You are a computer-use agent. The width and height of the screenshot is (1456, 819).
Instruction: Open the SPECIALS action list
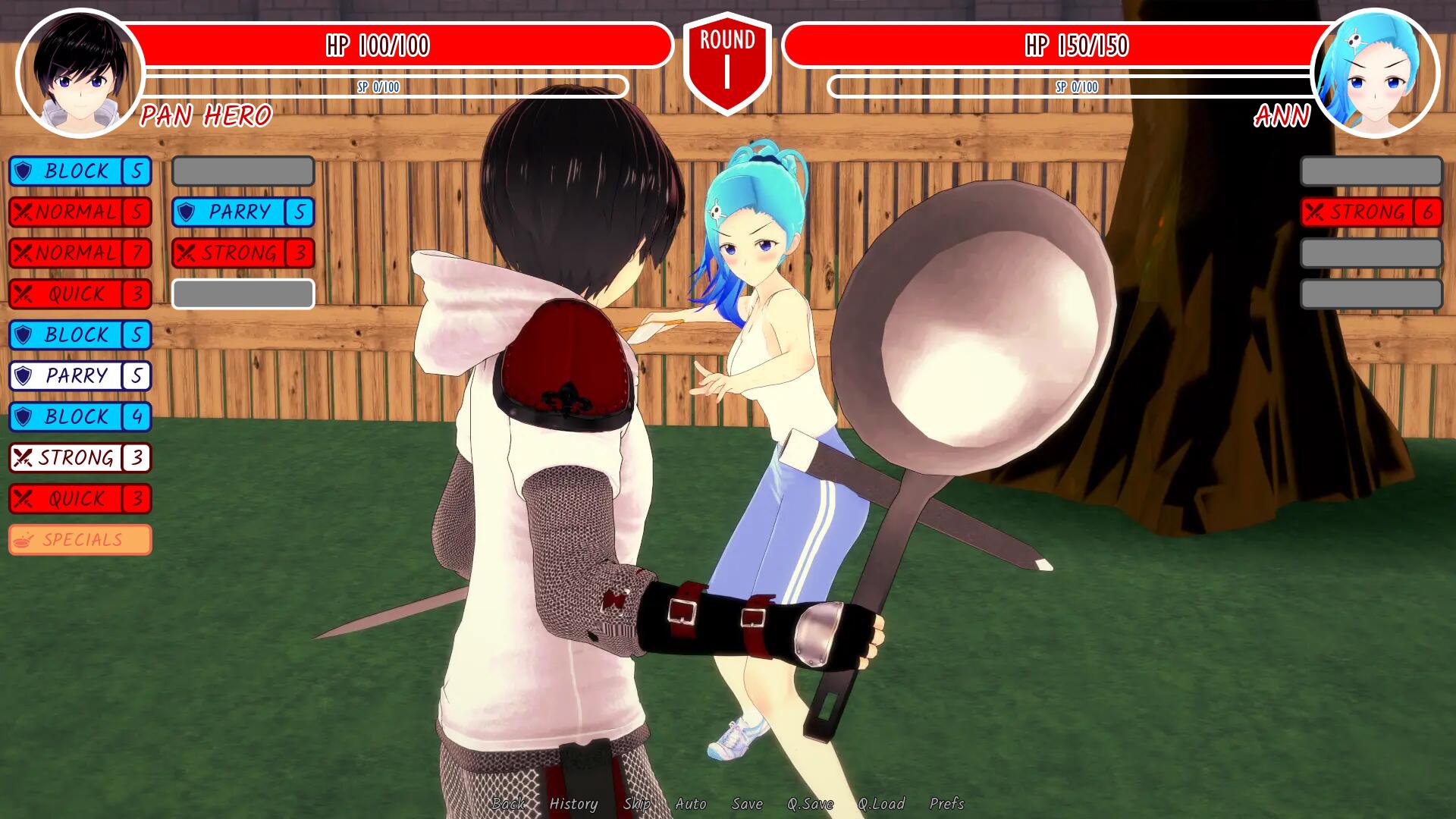[x=80, y=540]
